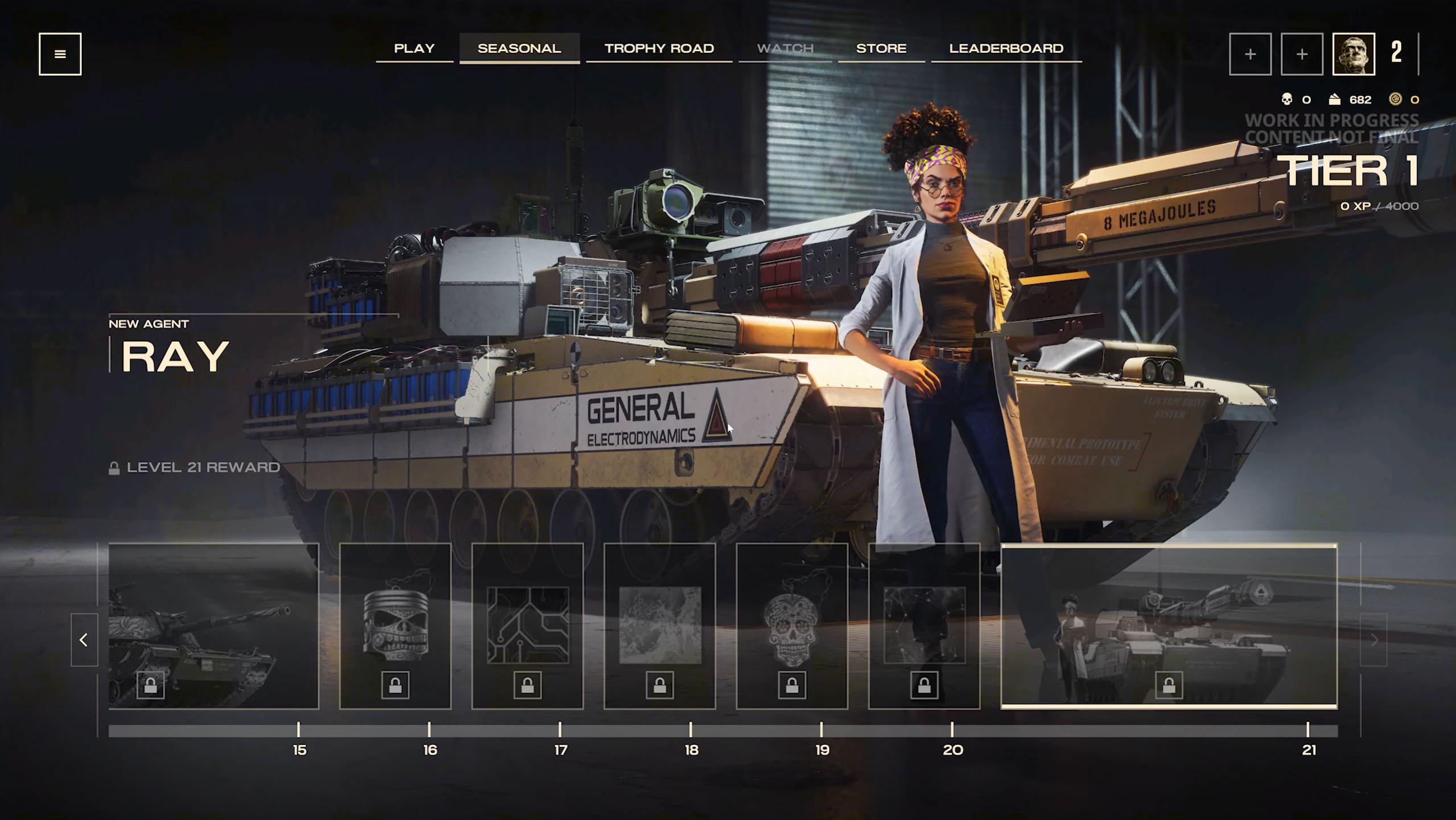The width and height of the screenshot is (1456, 820).
Task: Open the hamburger menu button
Action: click(60, 54)
